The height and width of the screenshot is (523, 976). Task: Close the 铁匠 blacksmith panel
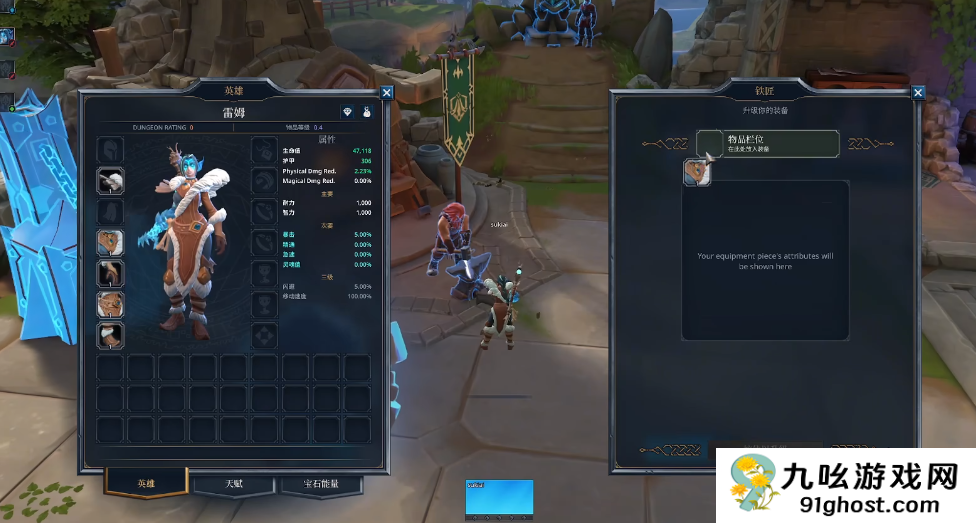point(918,93)
